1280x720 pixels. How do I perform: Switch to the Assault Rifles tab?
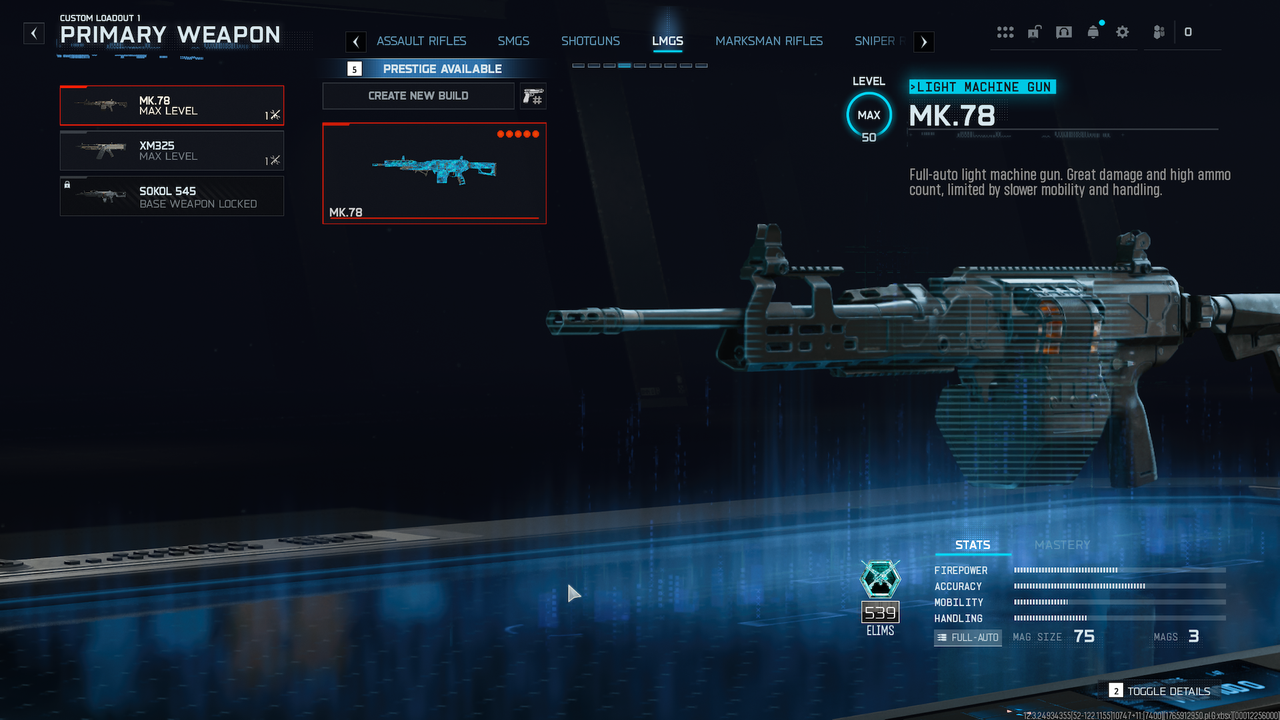pos(421,41)
